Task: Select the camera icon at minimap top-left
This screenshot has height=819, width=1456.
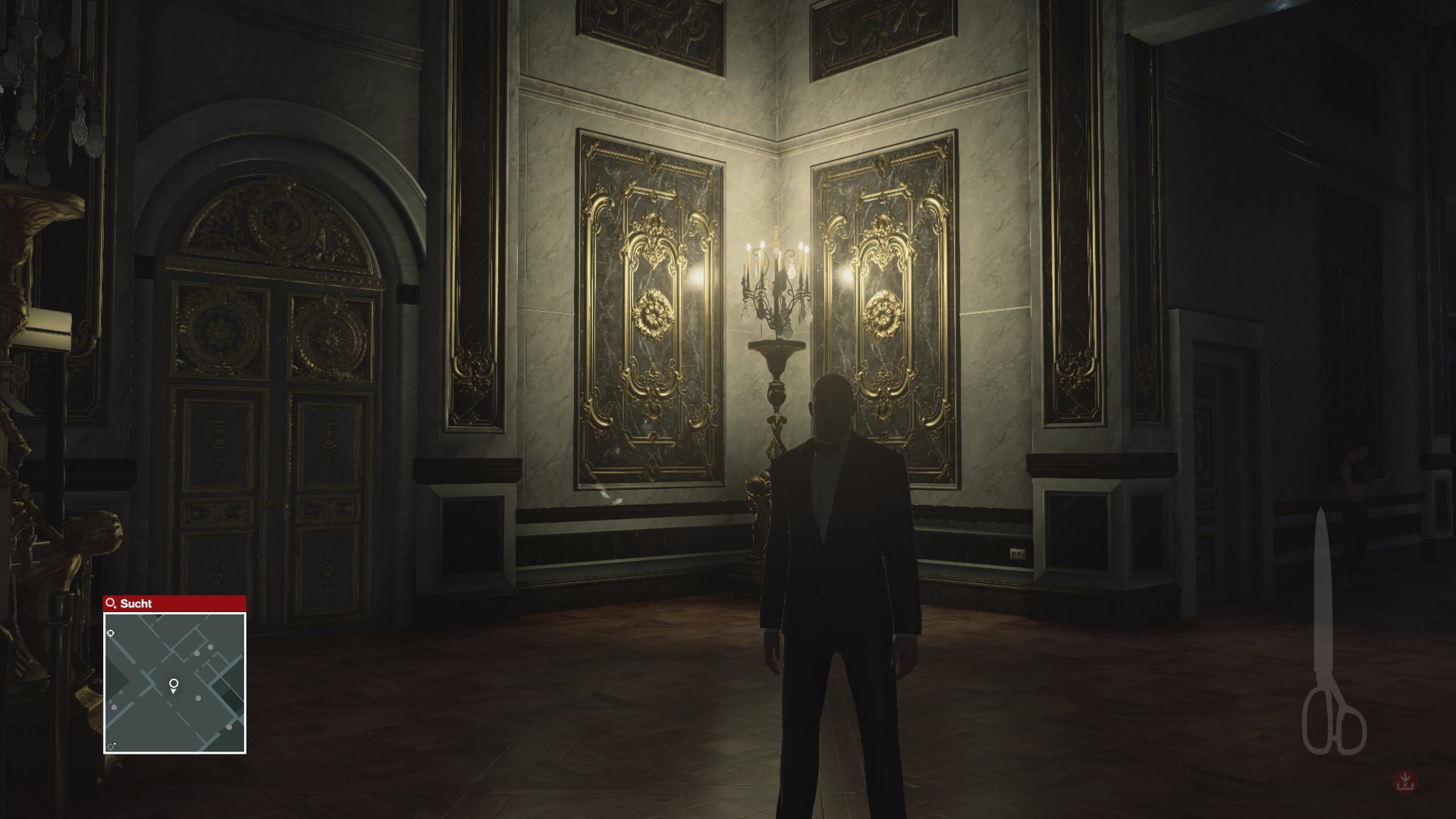Action: 110,632
